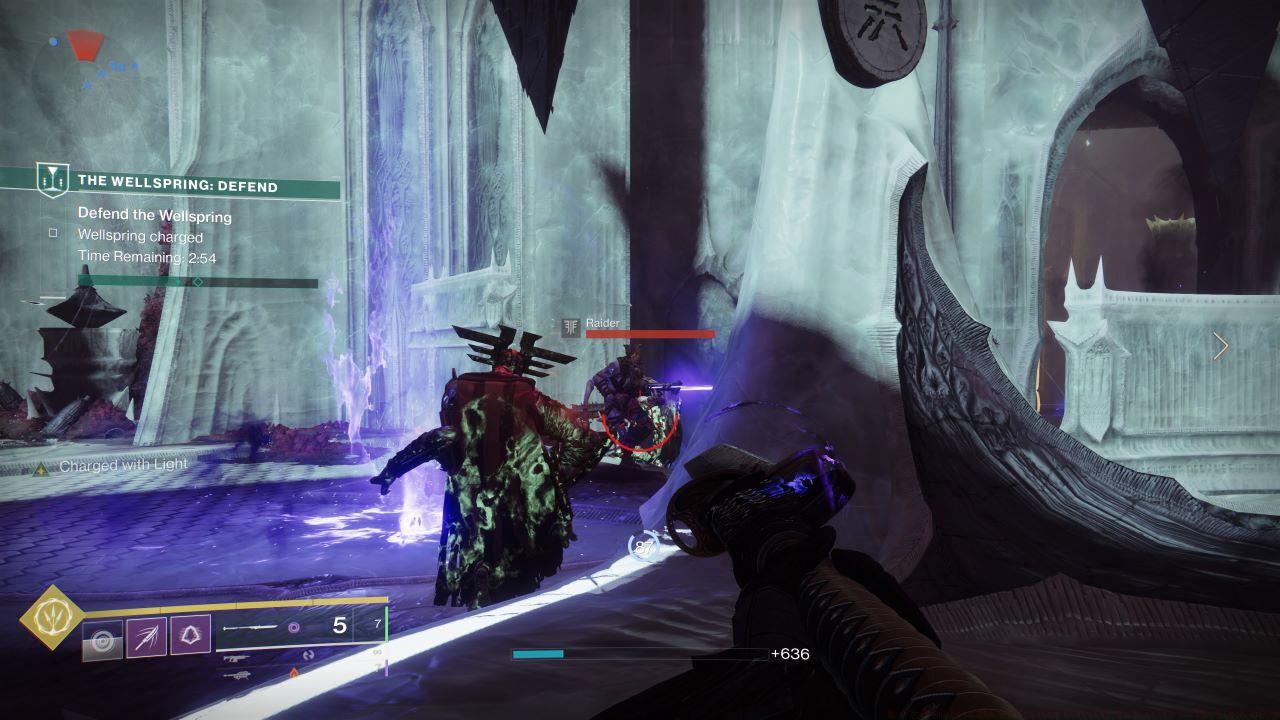Select the scout rifle weapon slot
Image resolution: width=1280 pixels, height=720 pixels.
pos(236,657)
